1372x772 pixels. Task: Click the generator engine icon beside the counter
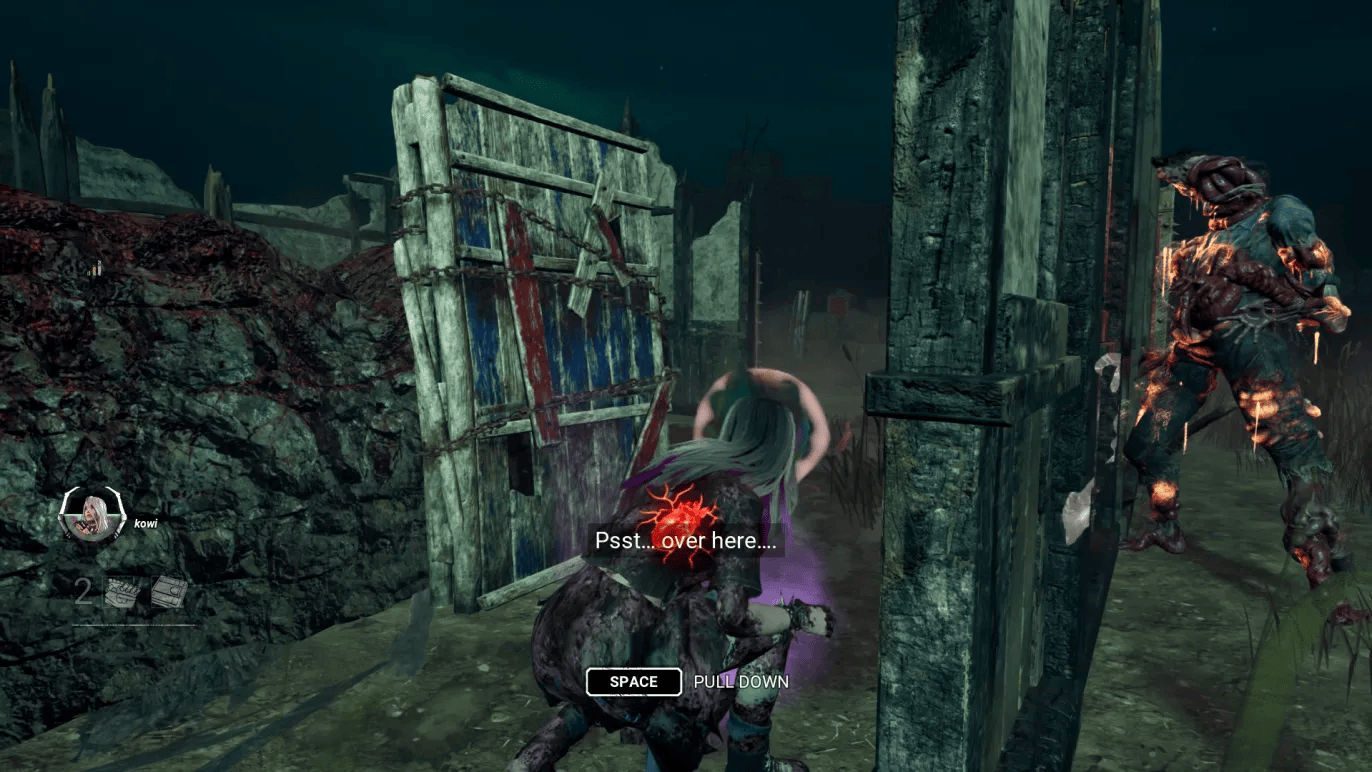tap(121, 592)
